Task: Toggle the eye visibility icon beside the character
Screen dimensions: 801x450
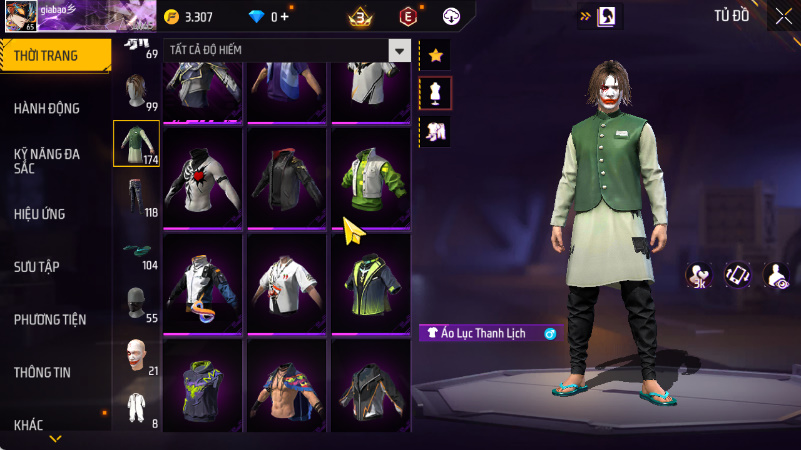Action: point(776,275)
